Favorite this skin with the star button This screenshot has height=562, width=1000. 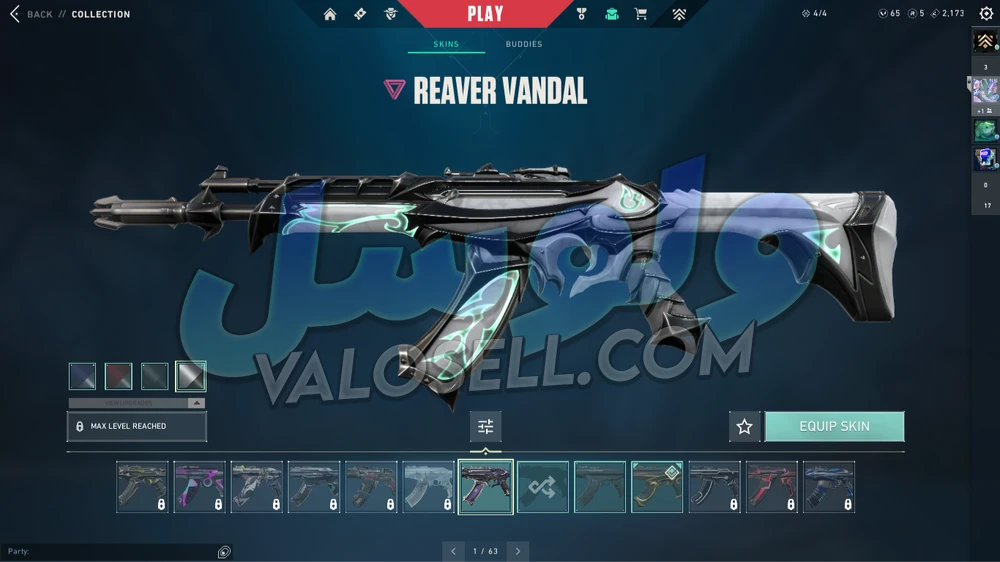[744, 427]
